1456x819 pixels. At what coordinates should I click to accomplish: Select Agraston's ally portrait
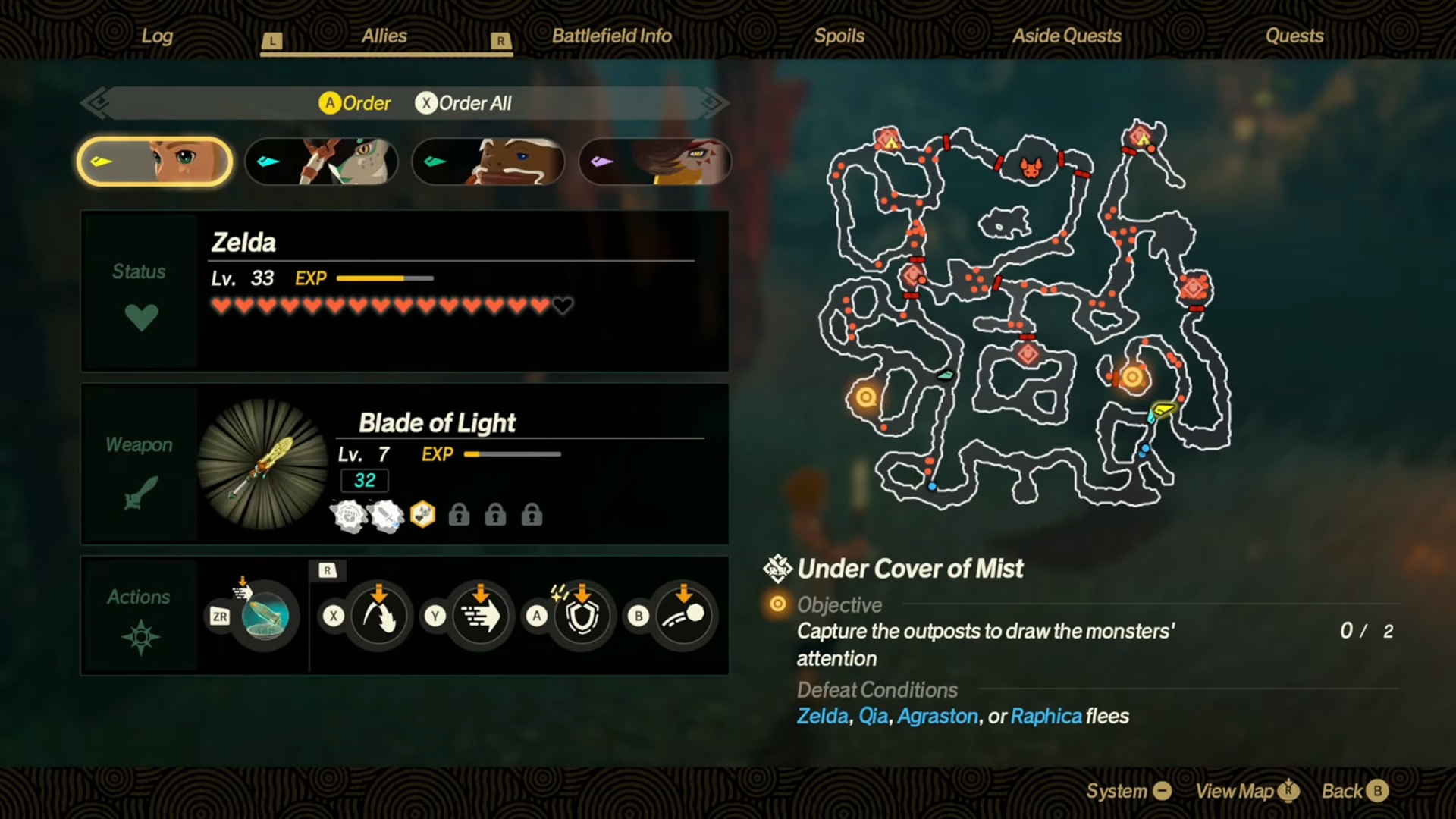point(488,162)
